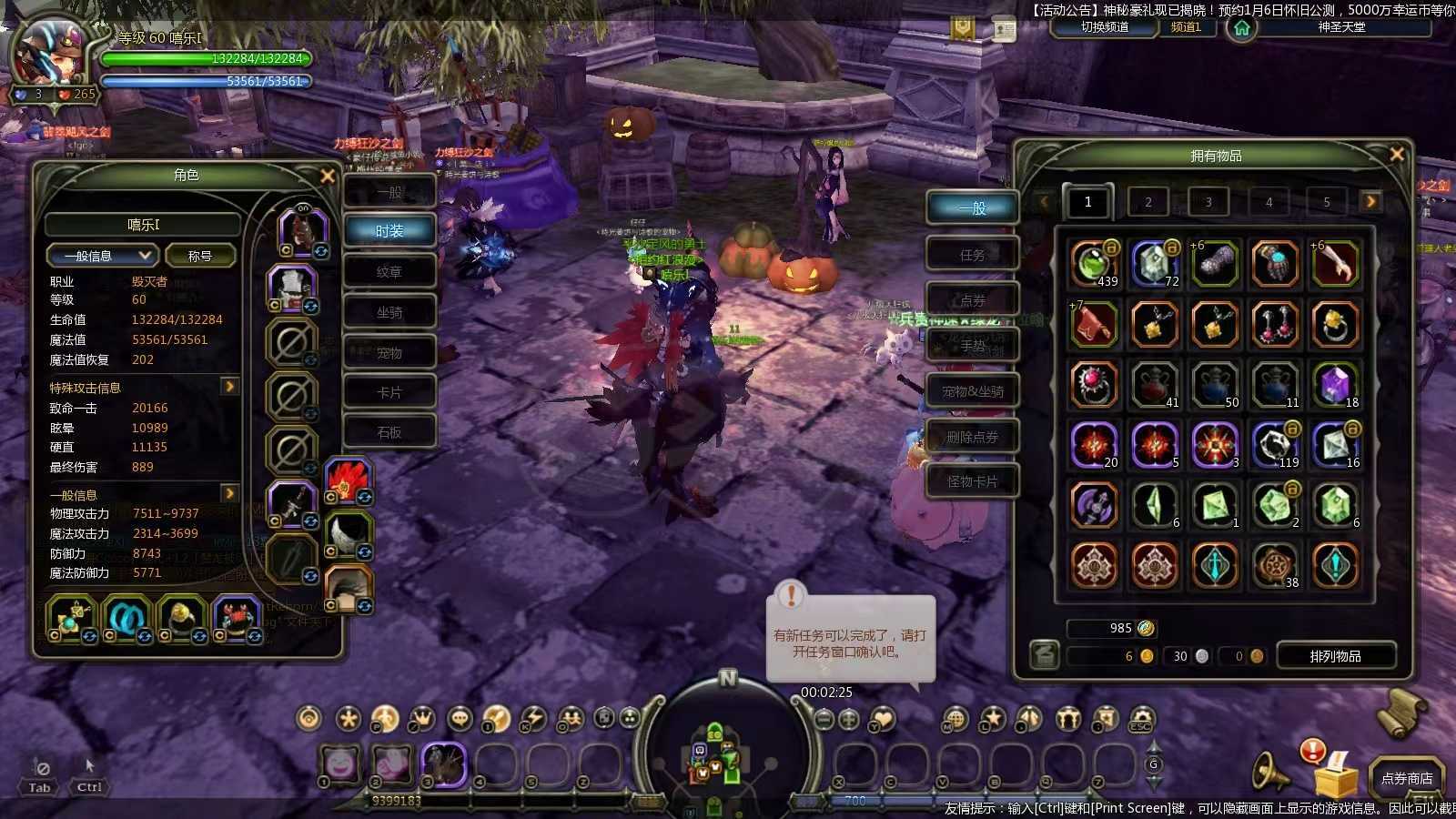Switch to inventory page 2
Viewport: 1456px width, 819px height.
(1148, 202)
